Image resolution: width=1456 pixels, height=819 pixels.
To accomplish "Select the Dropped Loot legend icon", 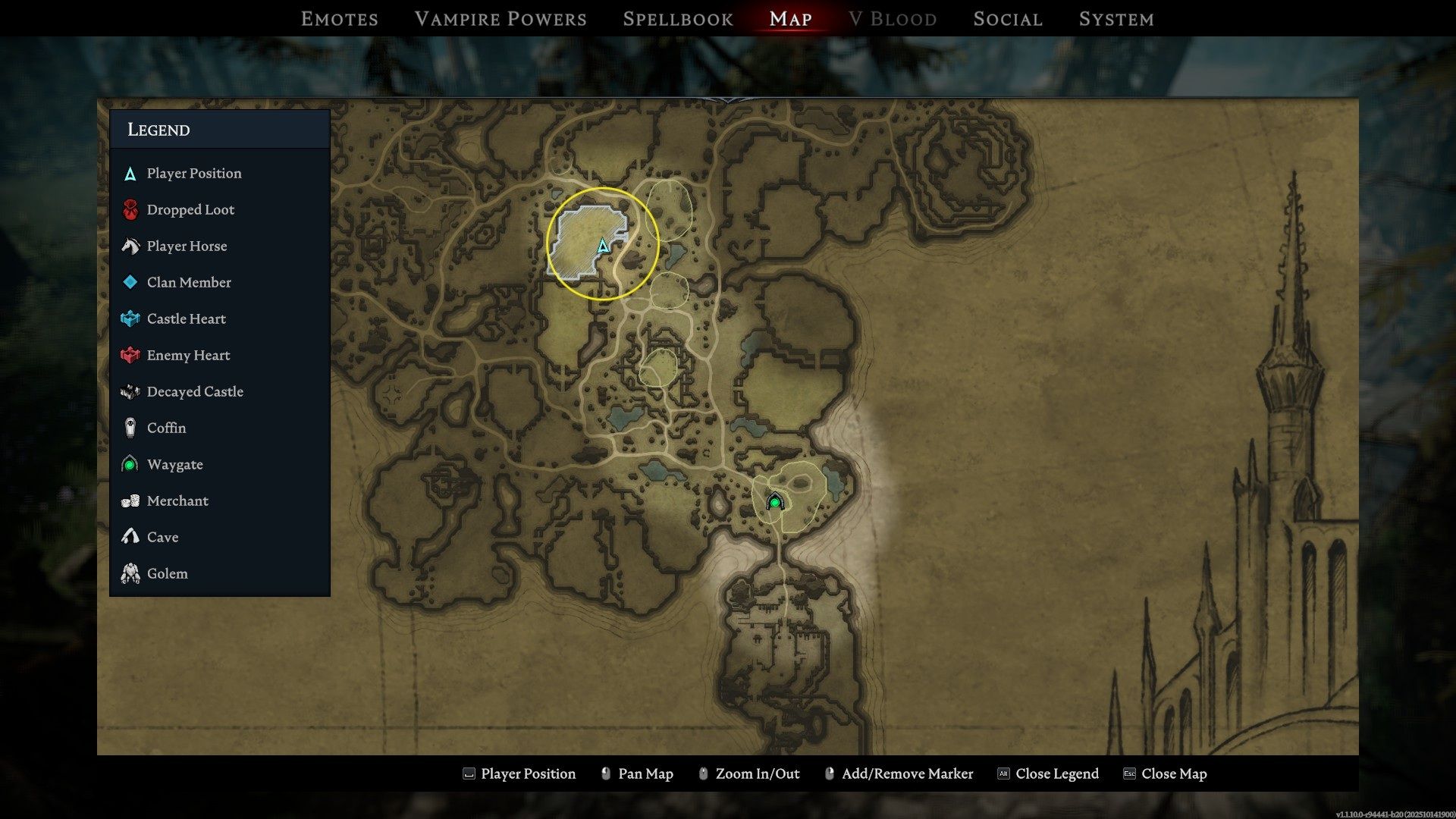I will [130, 209].
